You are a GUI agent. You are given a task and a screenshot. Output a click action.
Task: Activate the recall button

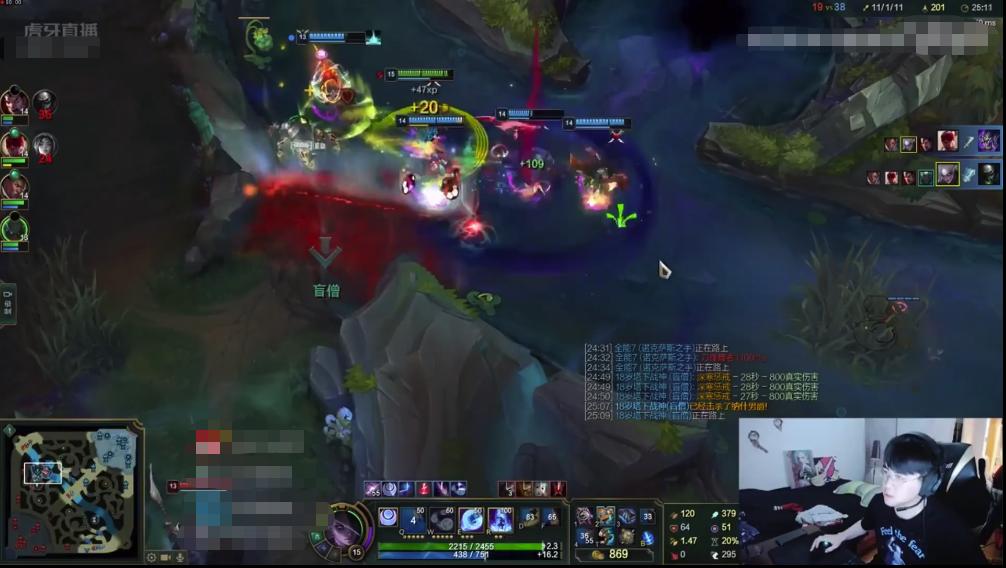tap(648, 537)
